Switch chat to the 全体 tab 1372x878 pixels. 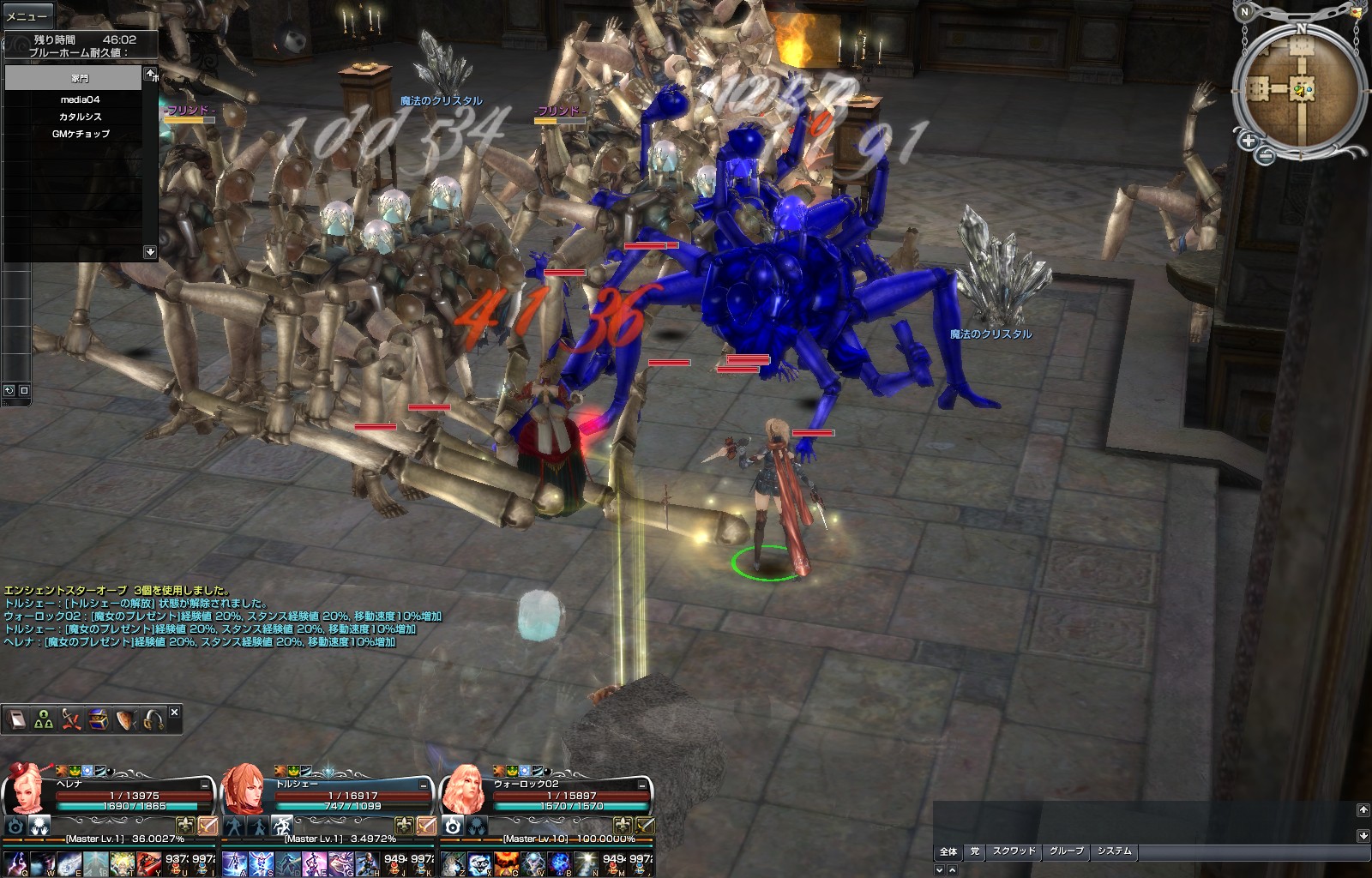point(948,851)
